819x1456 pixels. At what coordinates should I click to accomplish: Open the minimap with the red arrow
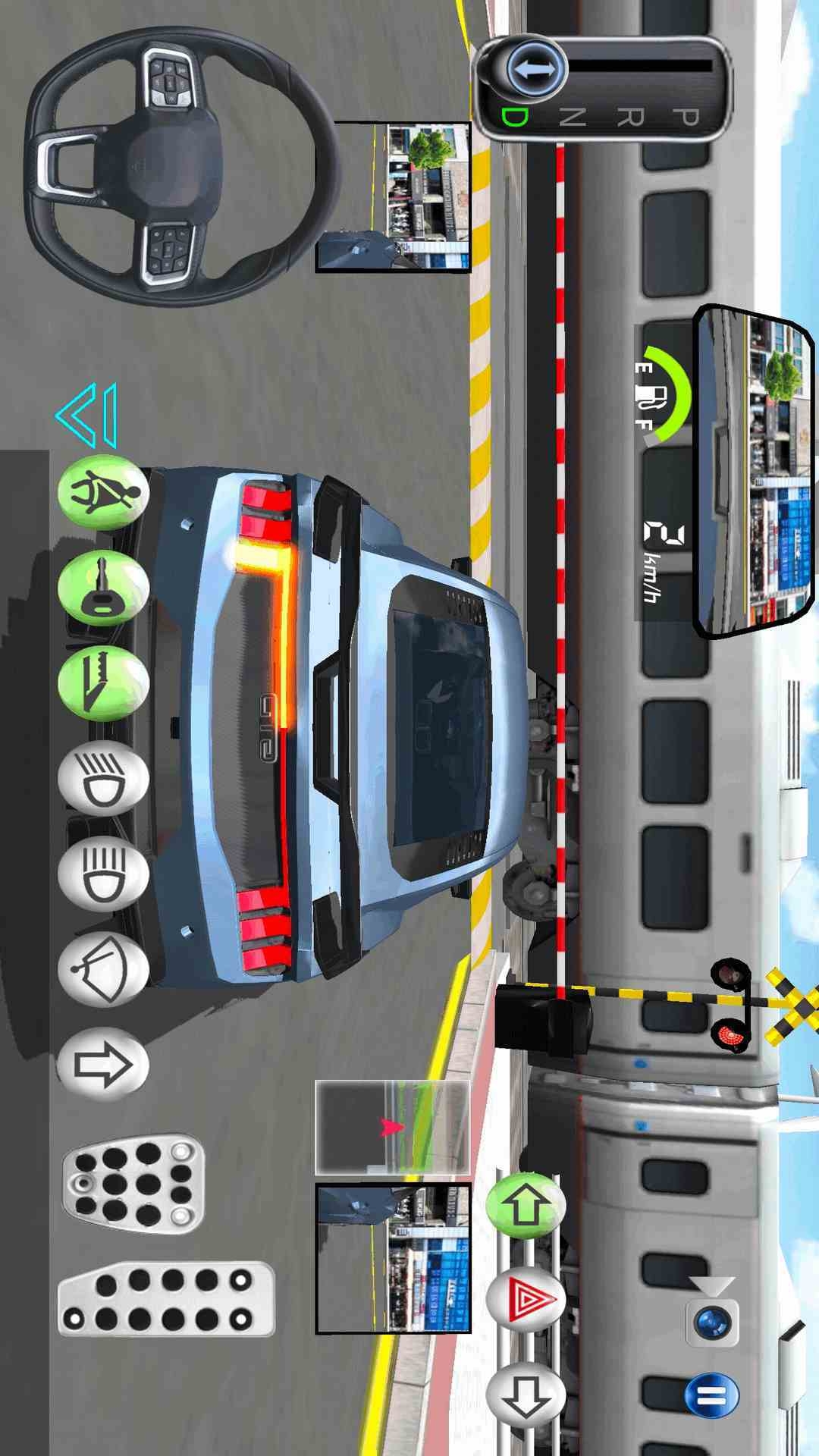click(x=392, y=1128)
